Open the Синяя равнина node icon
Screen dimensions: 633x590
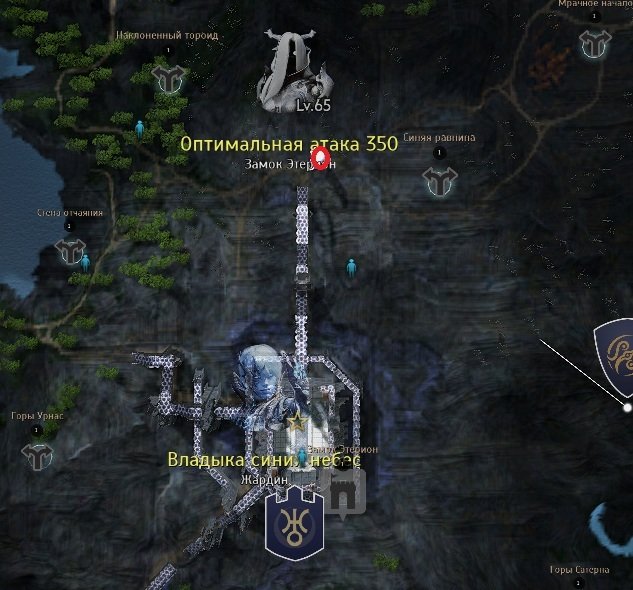tap(439, 180)
